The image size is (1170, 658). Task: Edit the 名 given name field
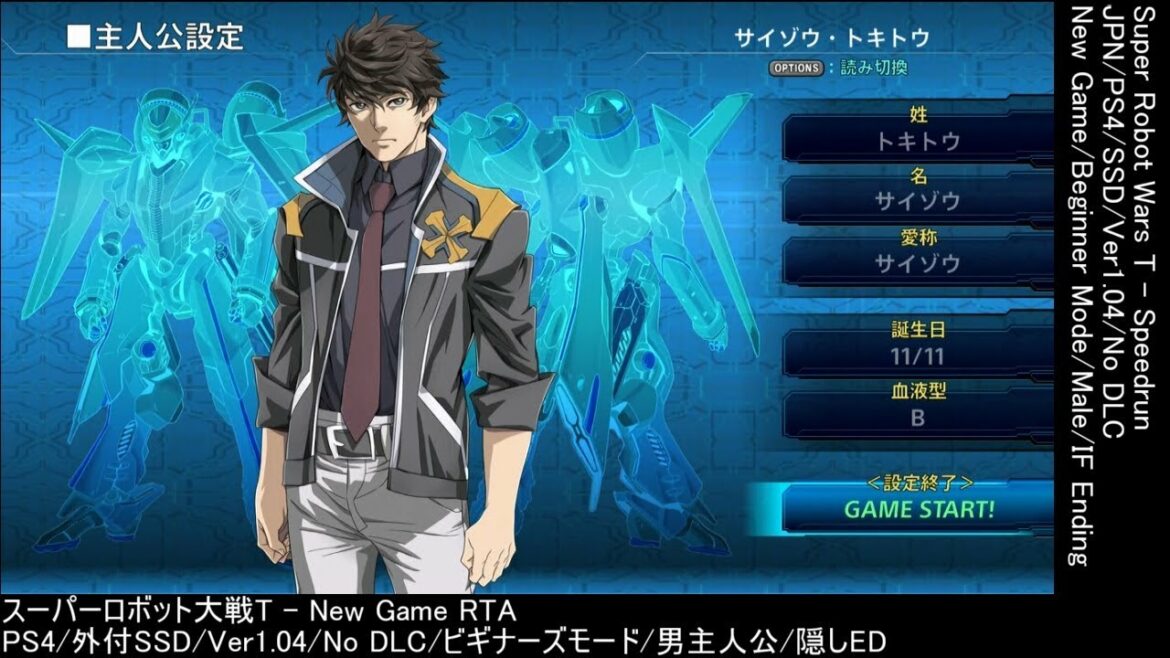pos(917,202)
